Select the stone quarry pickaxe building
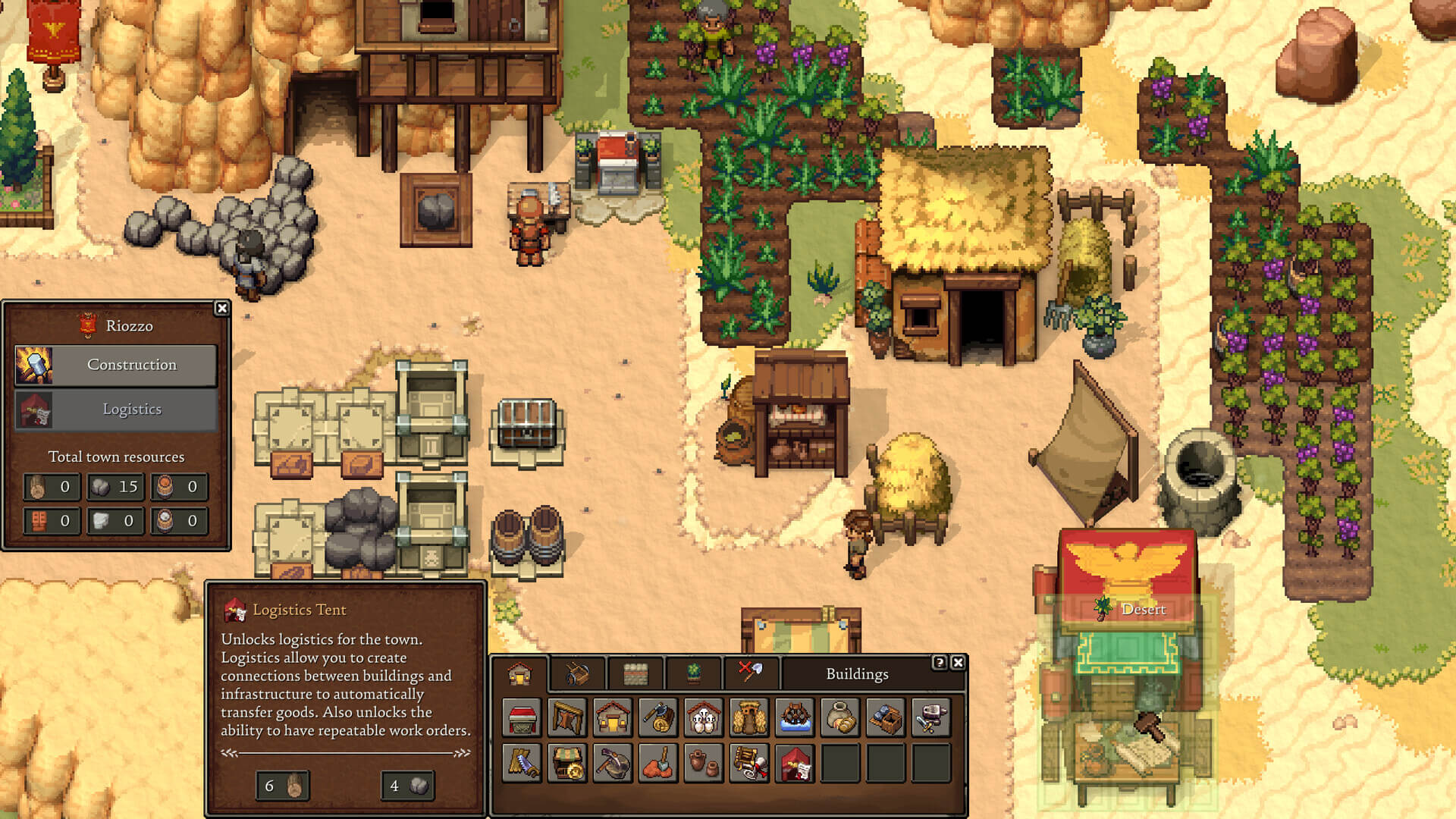The height and width of the screenshot is (819, 1456). tap(613, 763)
